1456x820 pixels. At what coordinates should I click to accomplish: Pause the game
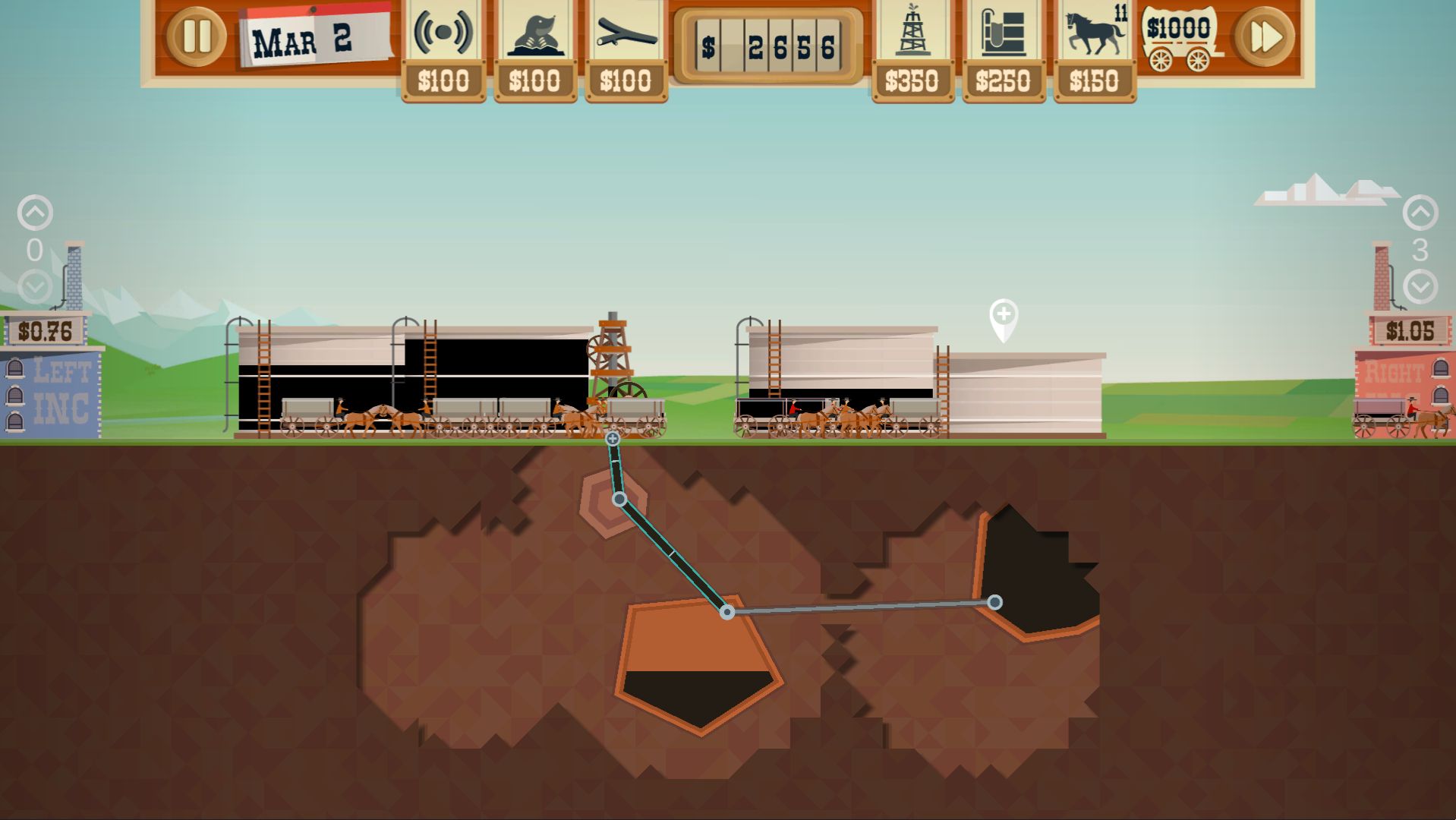pos(196,36)
